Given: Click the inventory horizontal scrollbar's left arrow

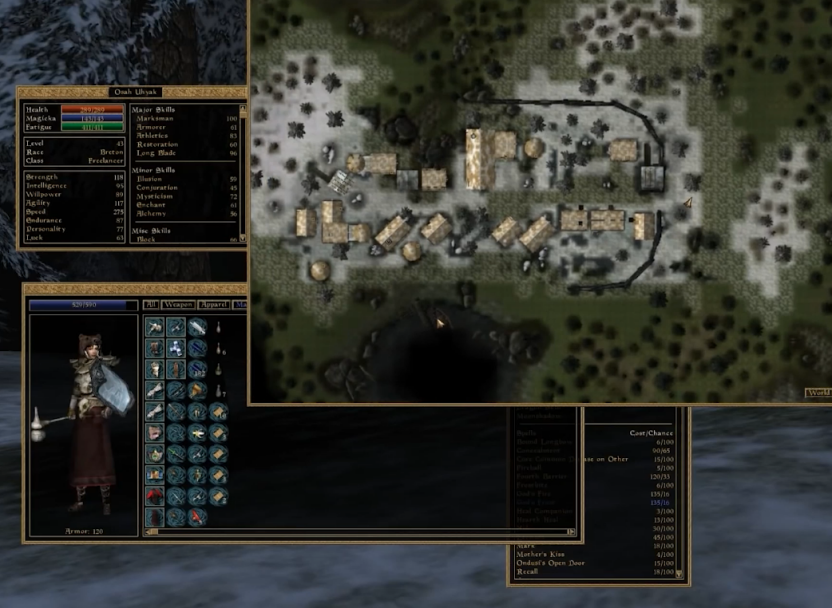Looking at the screenshot, I should click(x=149, y=531).
